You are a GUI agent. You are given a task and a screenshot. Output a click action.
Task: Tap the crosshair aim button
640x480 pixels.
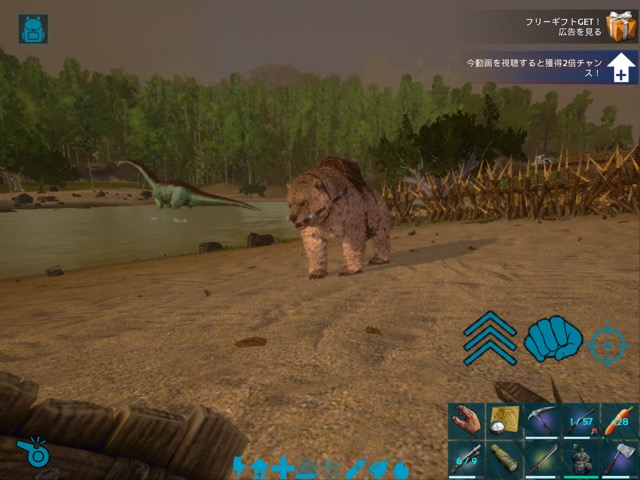[x=608, y=344]
